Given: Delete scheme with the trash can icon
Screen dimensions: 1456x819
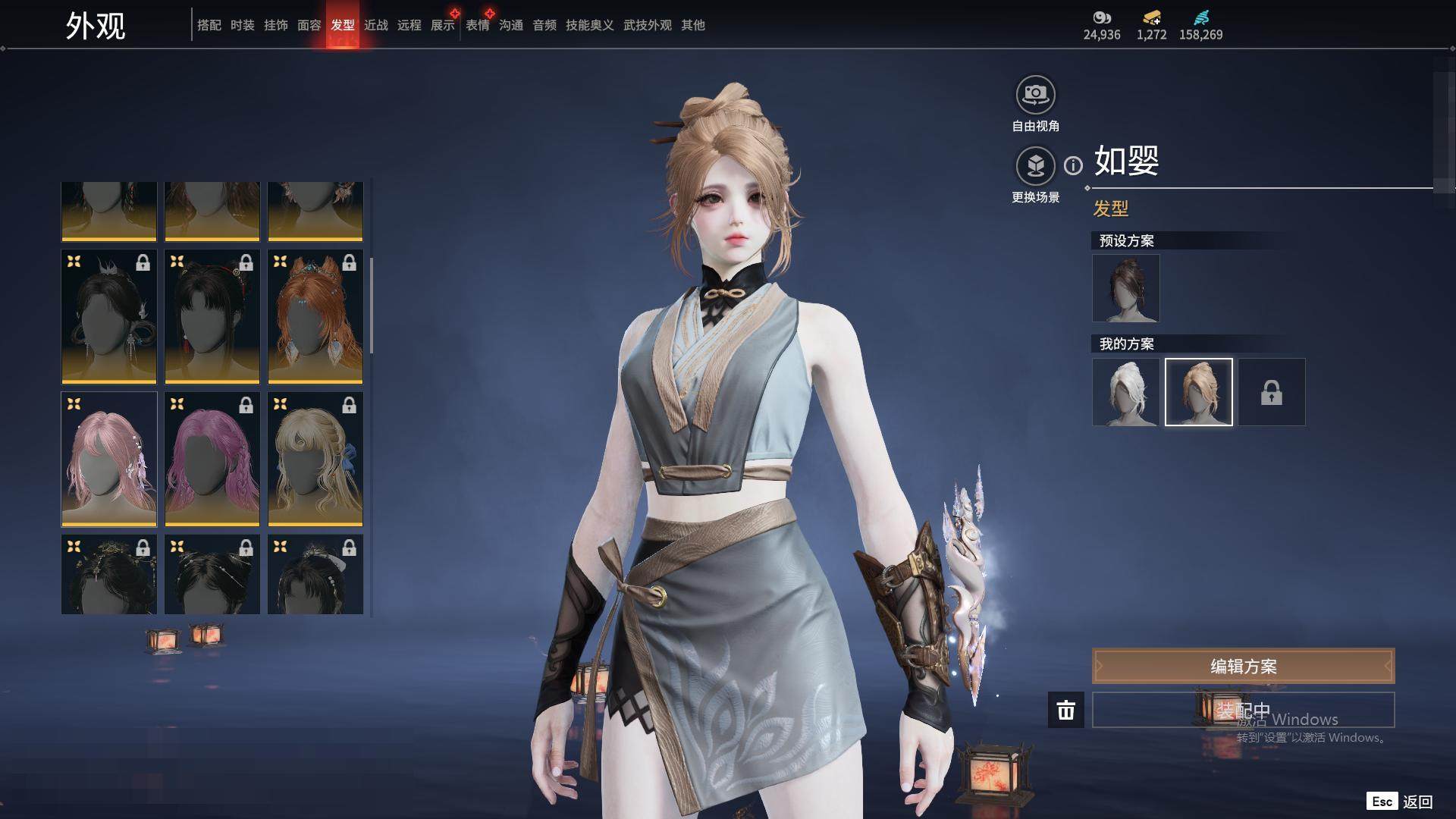Looking at the screenshot, I should pyautogui.click(x=1065, y=710).
